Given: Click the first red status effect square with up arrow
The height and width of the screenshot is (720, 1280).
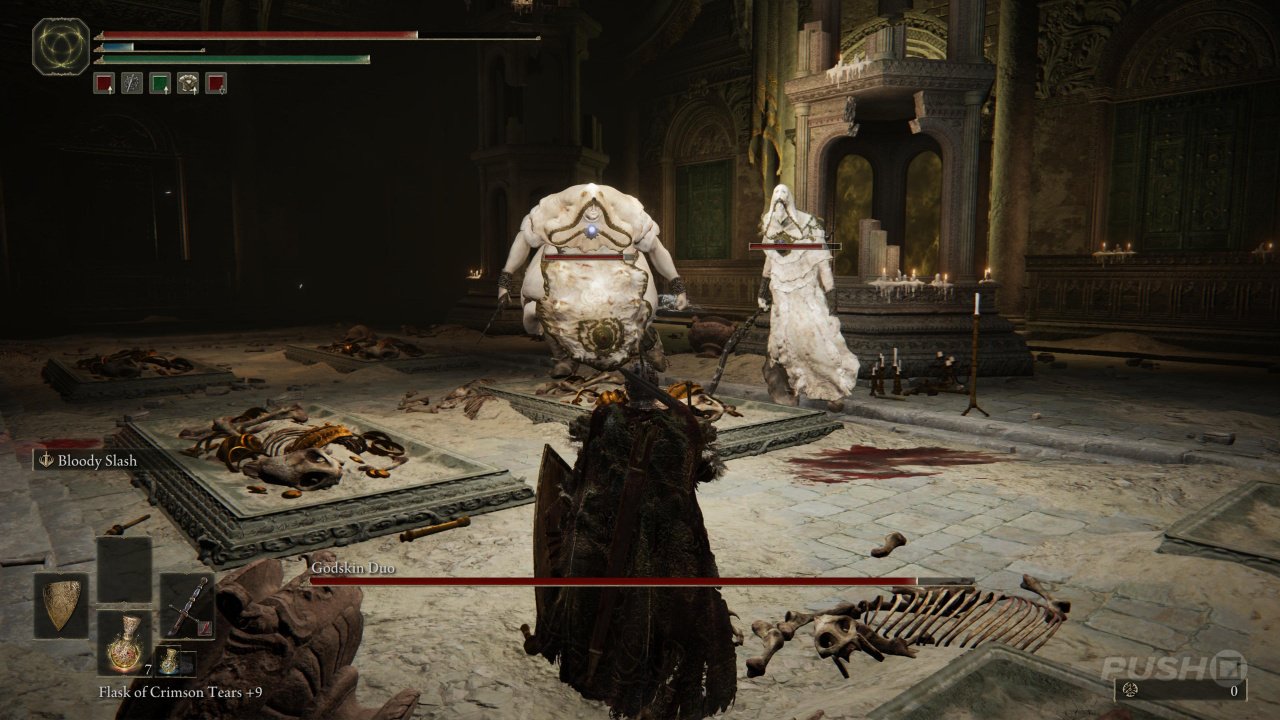Looking at the screenshot, I should point(103,82).
